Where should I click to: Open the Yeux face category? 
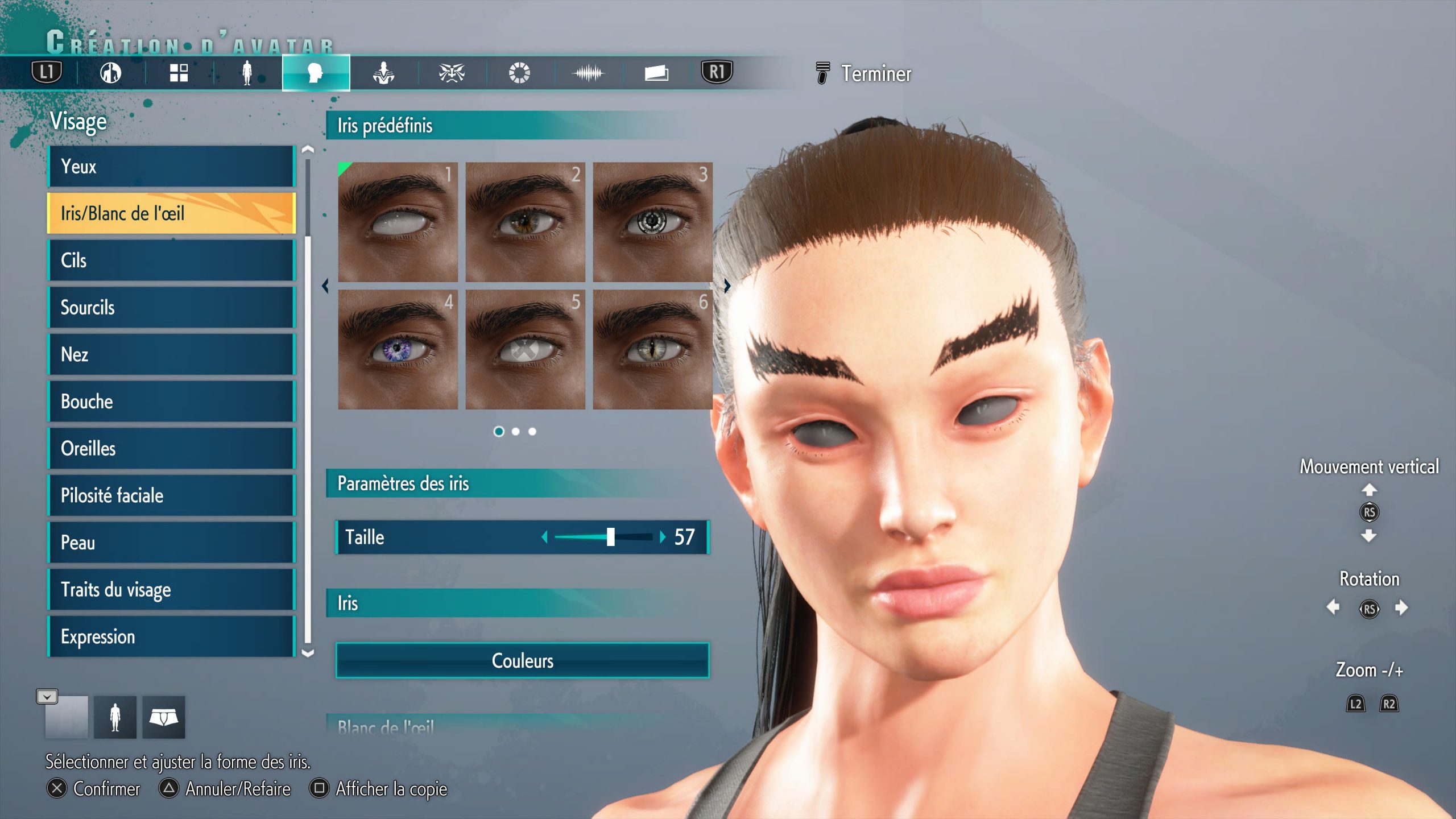click(x=171, y=167)
